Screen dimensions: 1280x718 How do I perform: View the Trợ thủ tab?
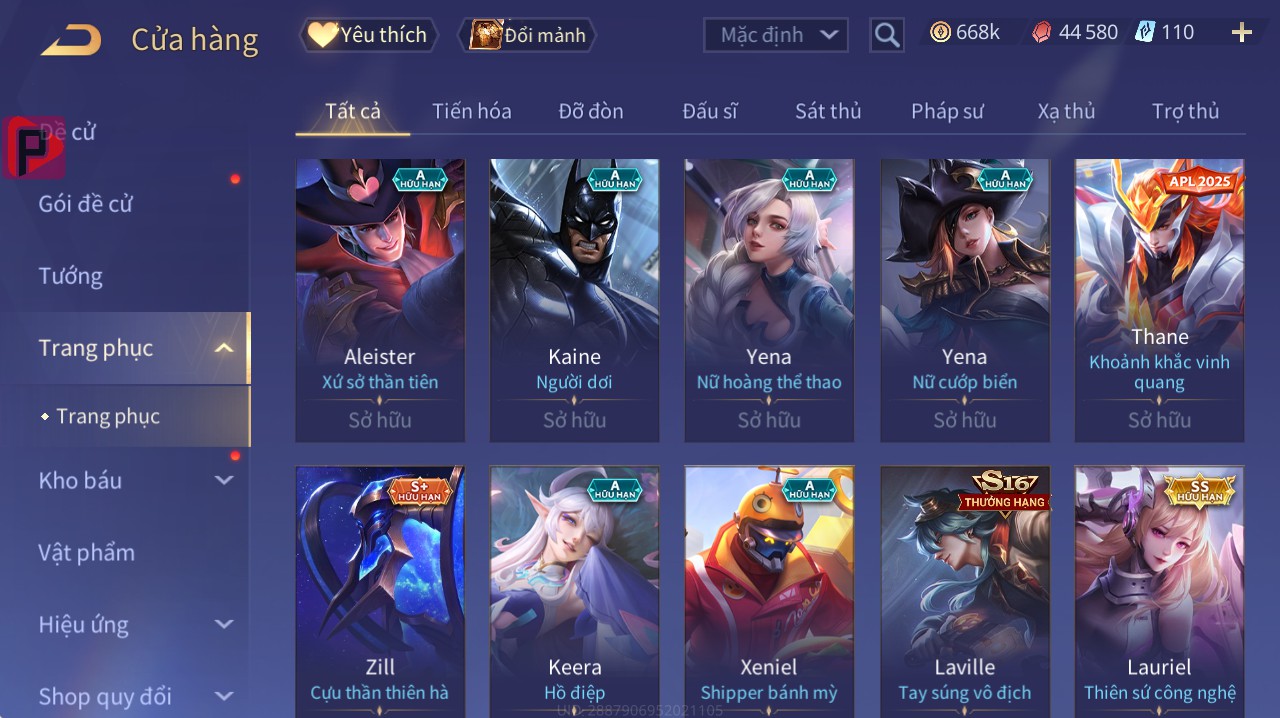click(1185, 111)
